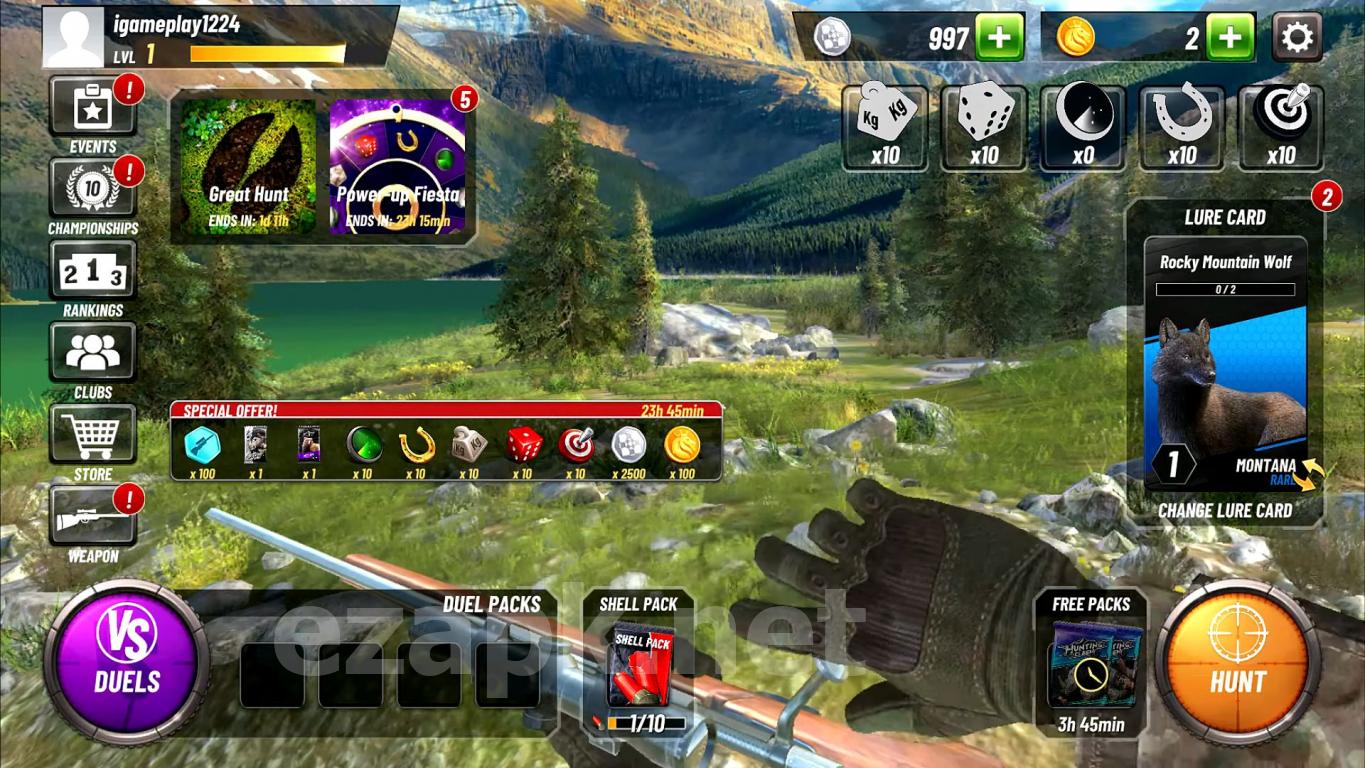Enter Duels mode
Viewport: 1365px width, 768px height.
127,660
